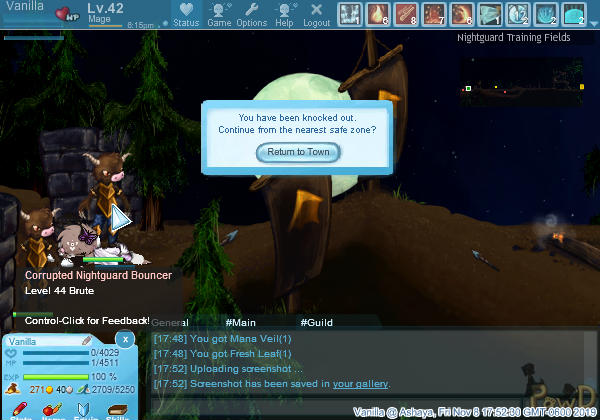Log out using the Logout button
Image resolution: width=600 pixels, height=420 pixels.
(x=316, y=14)
